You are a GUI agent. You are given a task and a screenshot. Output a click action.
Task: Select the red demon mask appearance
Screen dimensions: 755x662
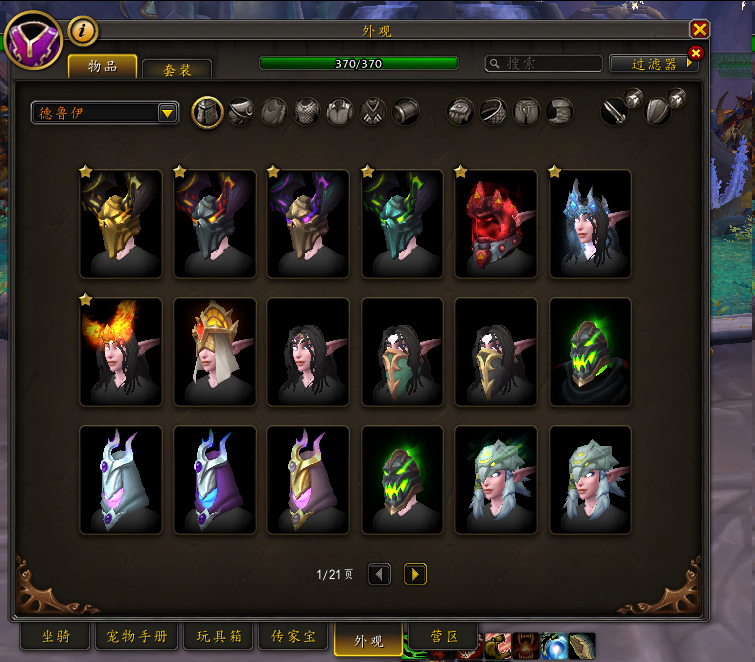[x=496, y=224]
